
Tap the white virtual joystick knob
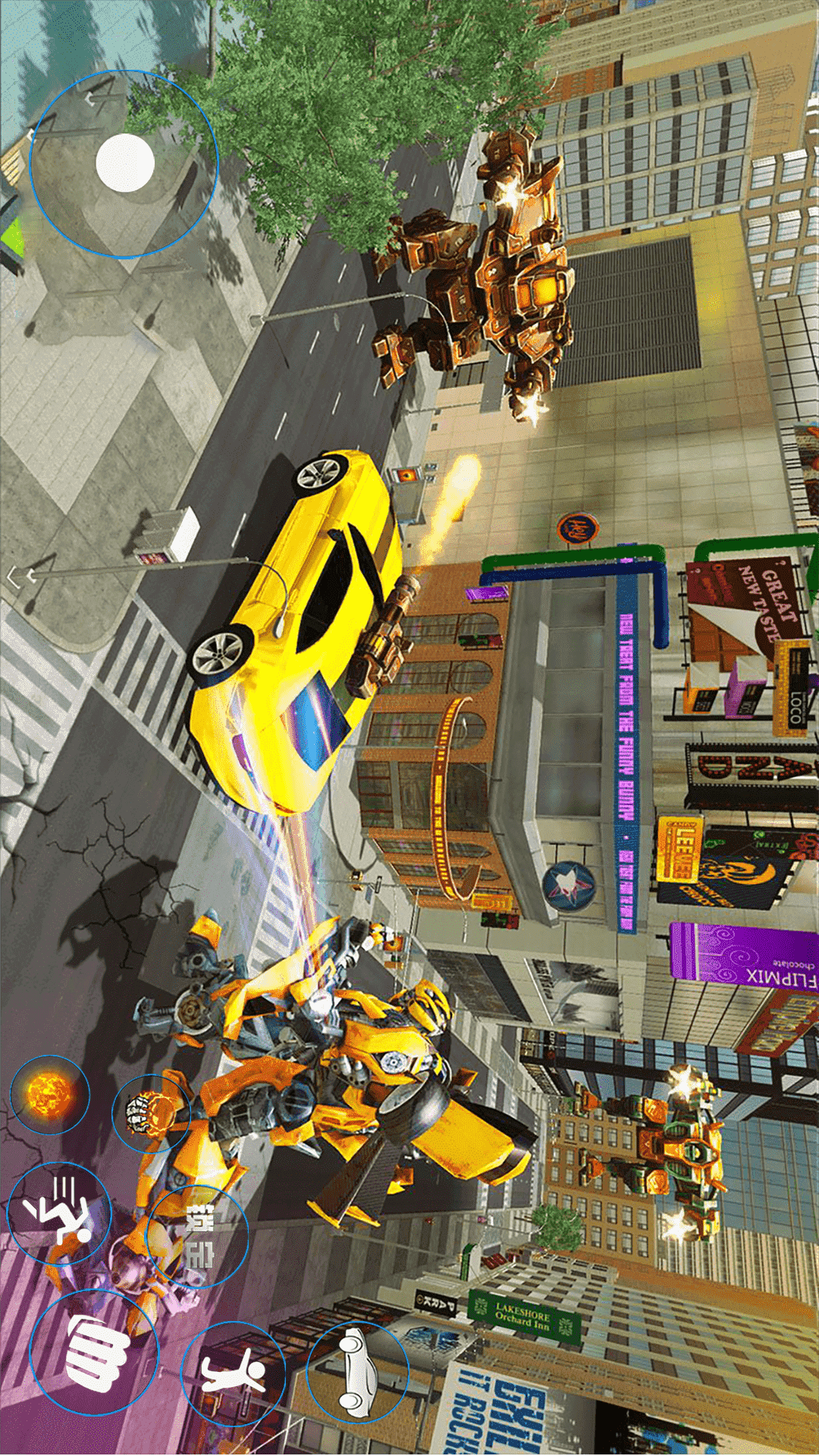(x=125, y=162)
